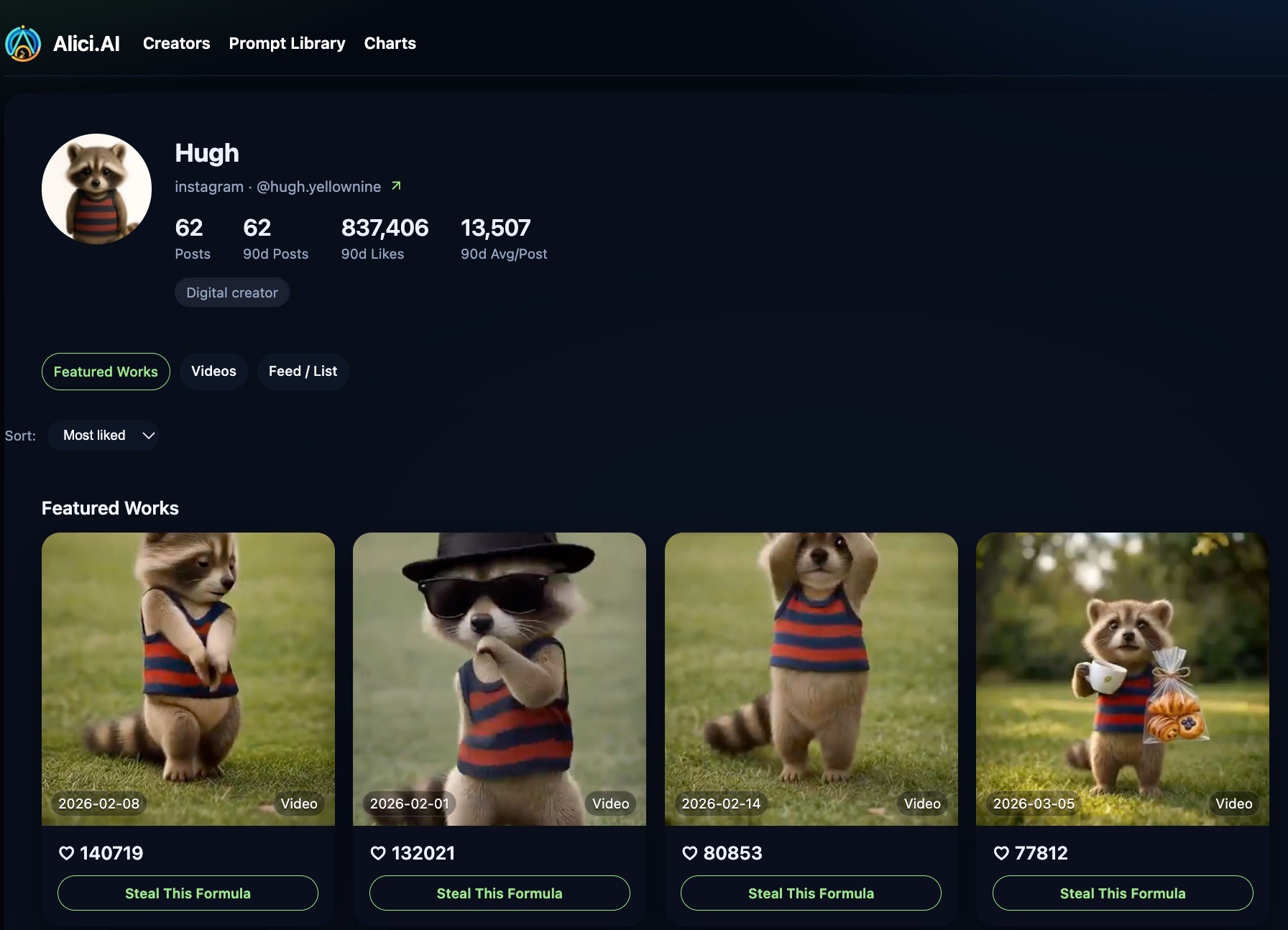Viewport: 1288px width, 930px height.
Task: Activate the Feed / List view
Action: click(303, 371)
